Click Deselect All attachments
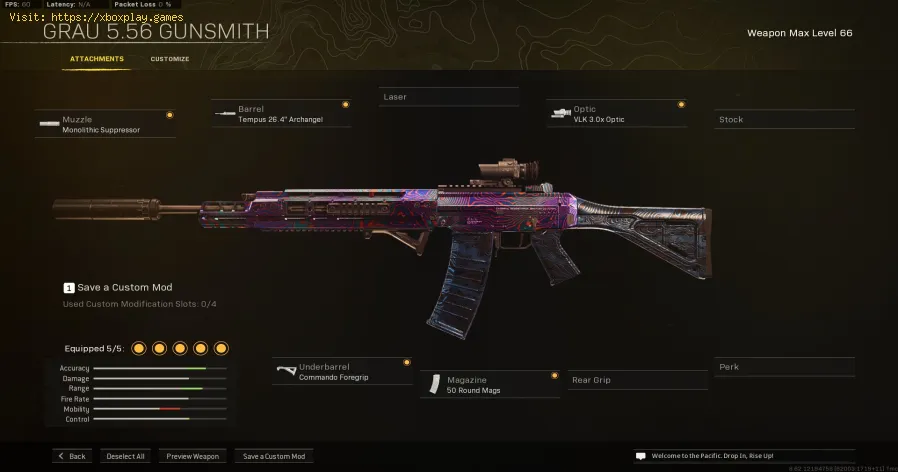898x472 pixels. [125, 456]
